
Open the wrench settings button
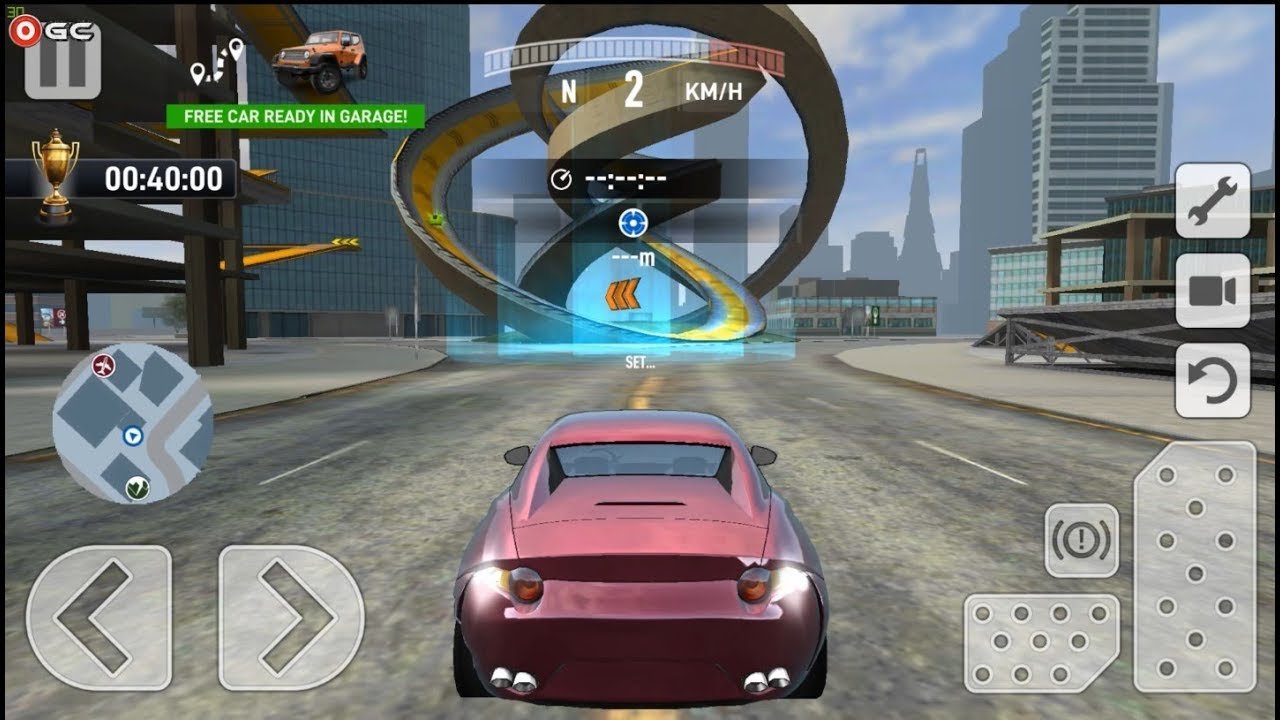point(1212,200)
